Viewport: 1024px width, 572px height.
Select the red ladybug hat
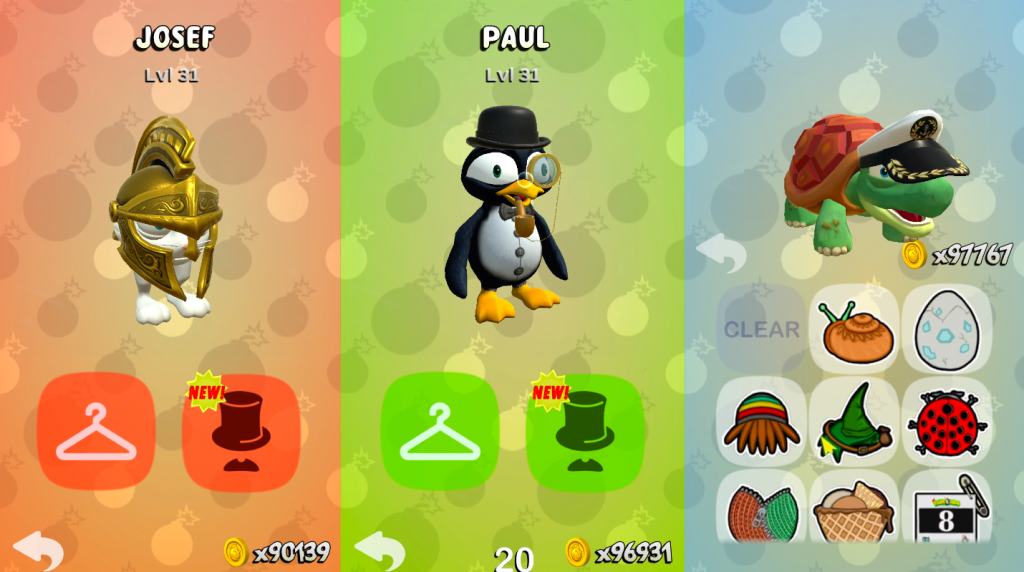point(946,422)
